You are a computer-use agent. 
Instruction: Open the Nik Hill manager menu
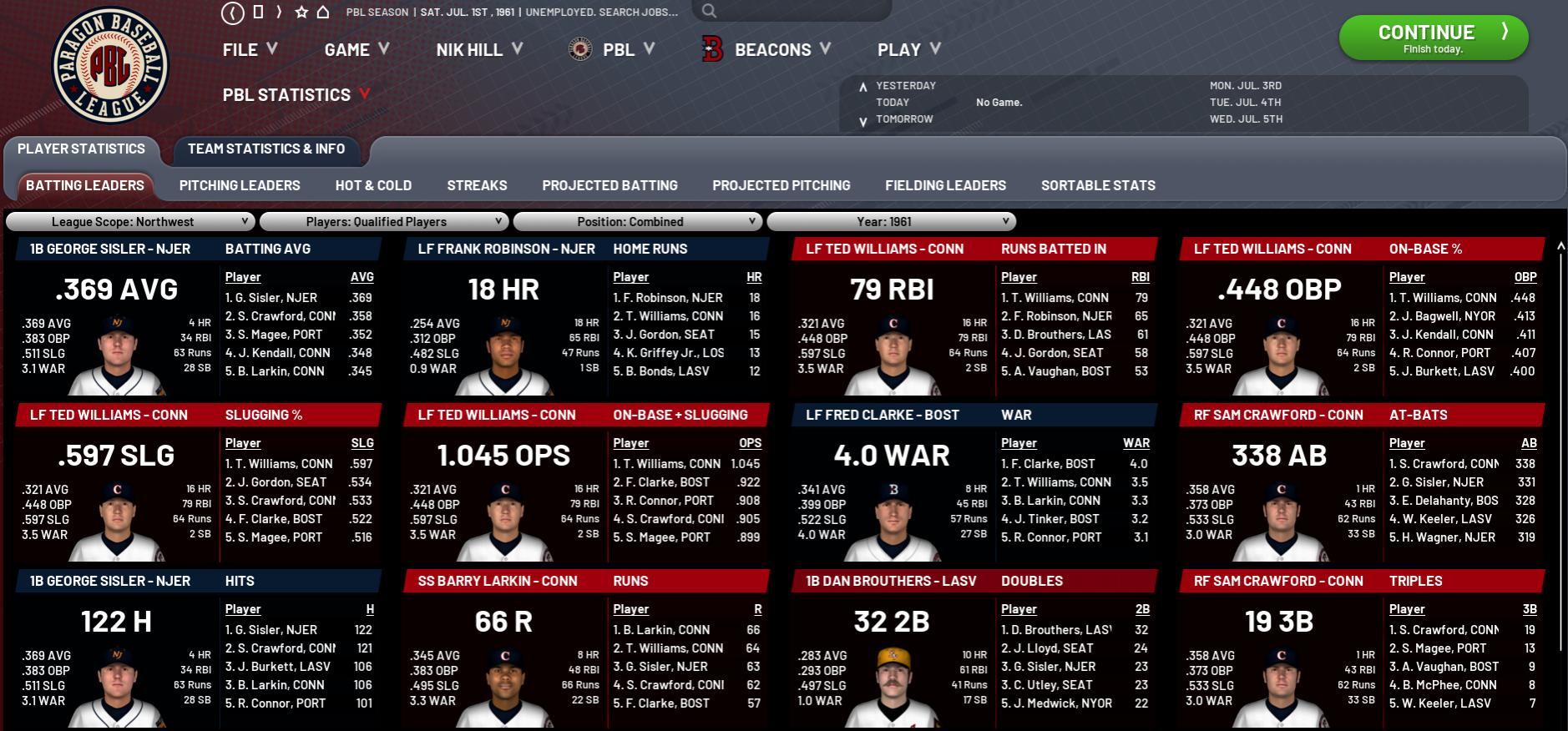tap(478, 50)
